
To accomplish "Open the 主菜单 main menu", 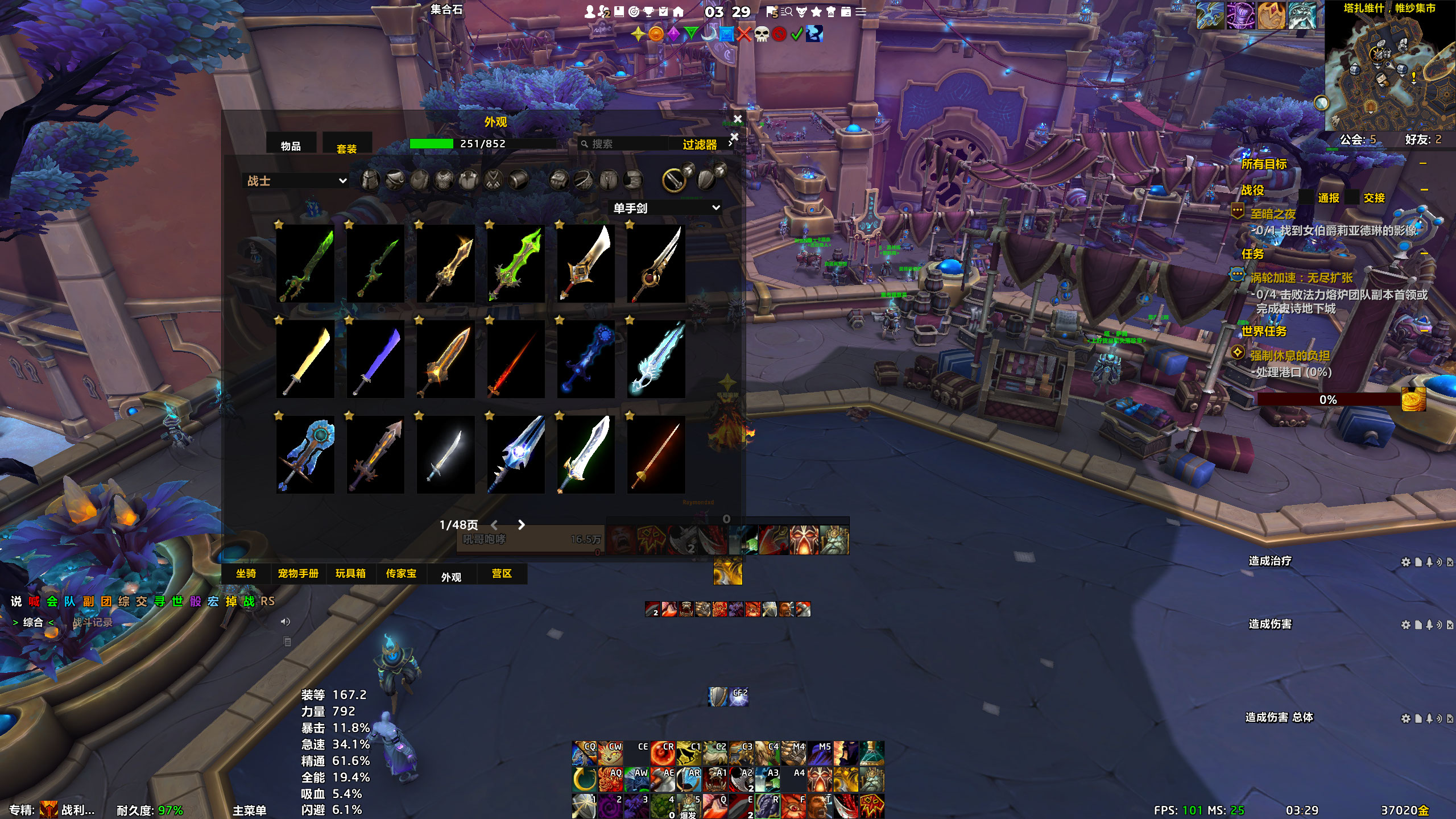I will tap(249, 810).
